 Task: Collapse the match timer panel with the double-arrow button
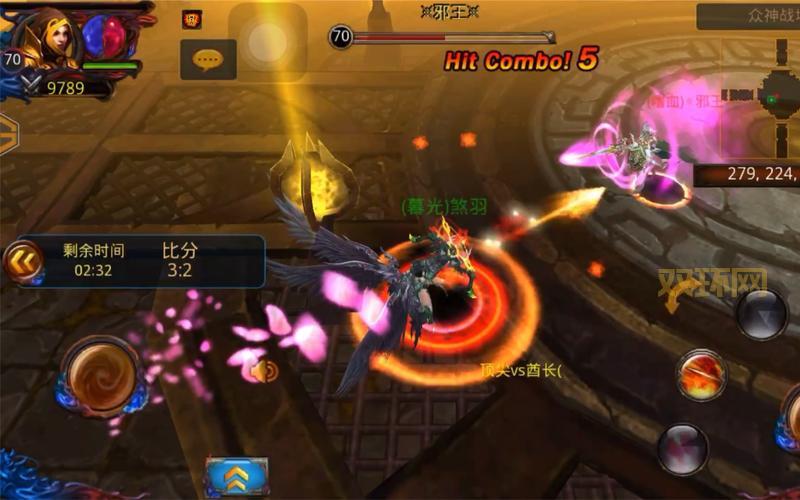coord(21,262)
